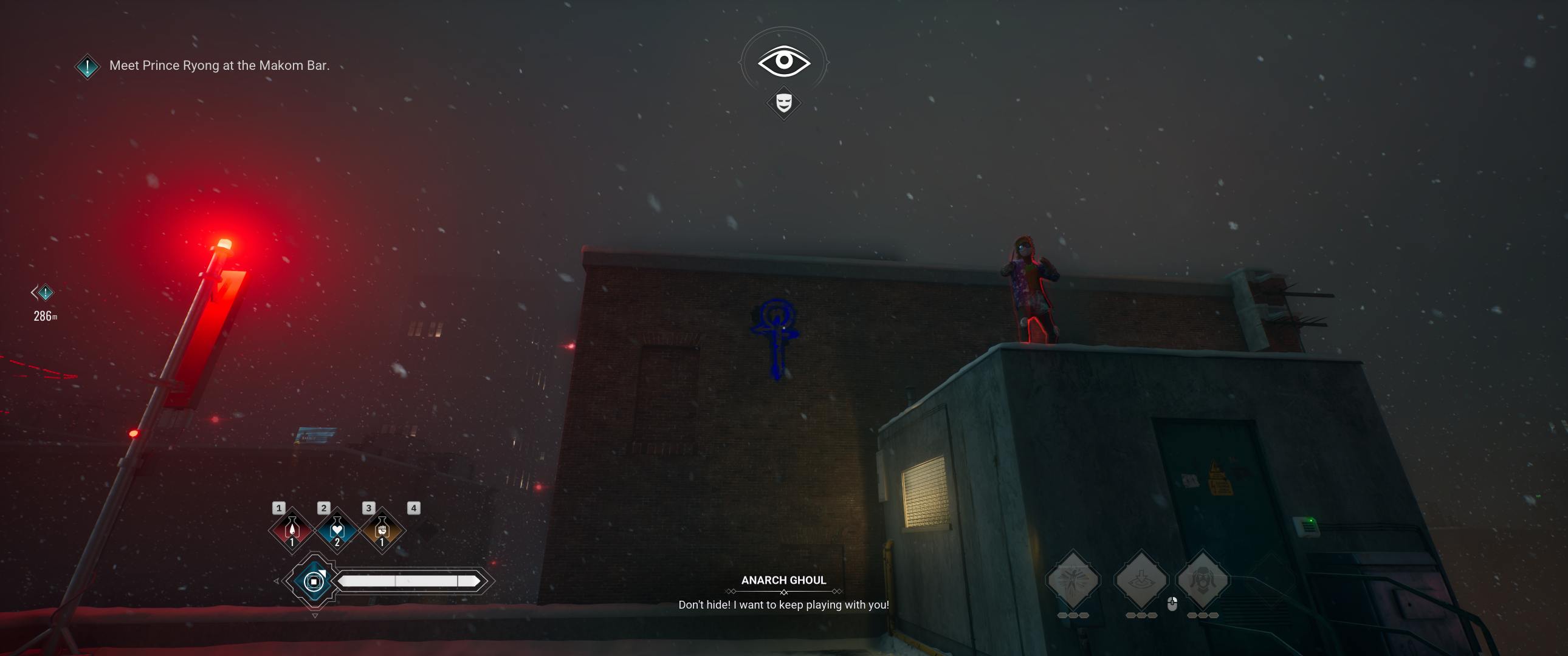Click the ANARCH GHOUL name label
Viewport: 1568px width, 656px height.
783,581
